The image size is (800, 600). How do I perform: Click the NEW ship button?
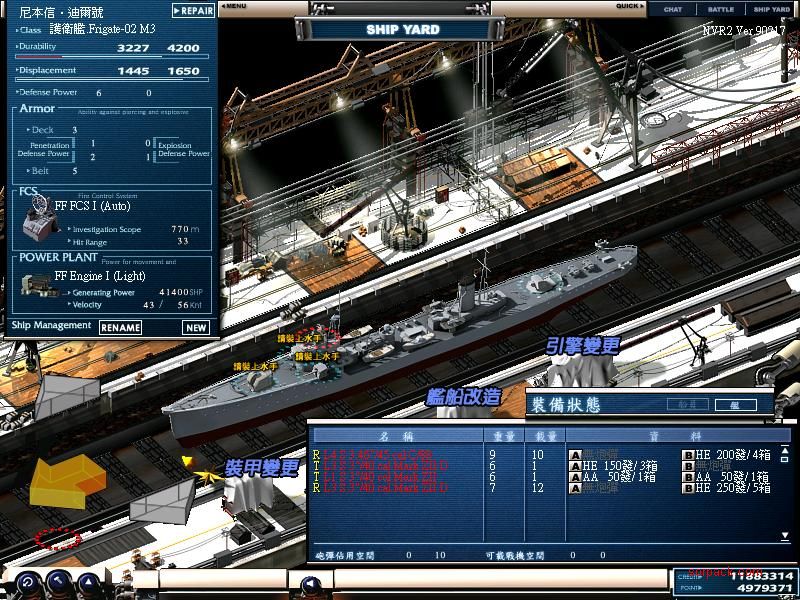[x=195, y=327]
